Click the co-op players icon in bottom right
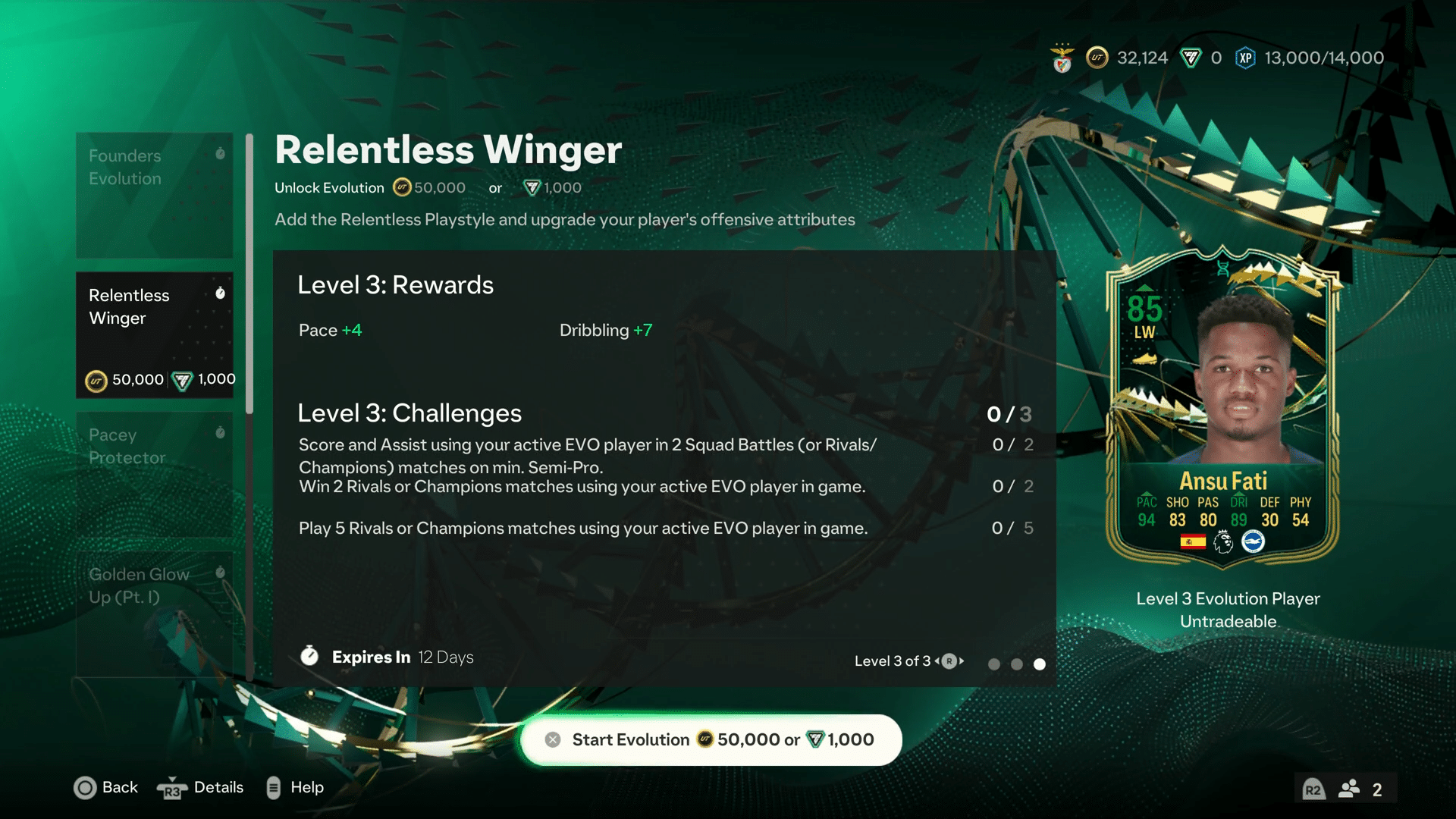Viewport: 1456px width, 819px height. click(x=1349, y=788)
